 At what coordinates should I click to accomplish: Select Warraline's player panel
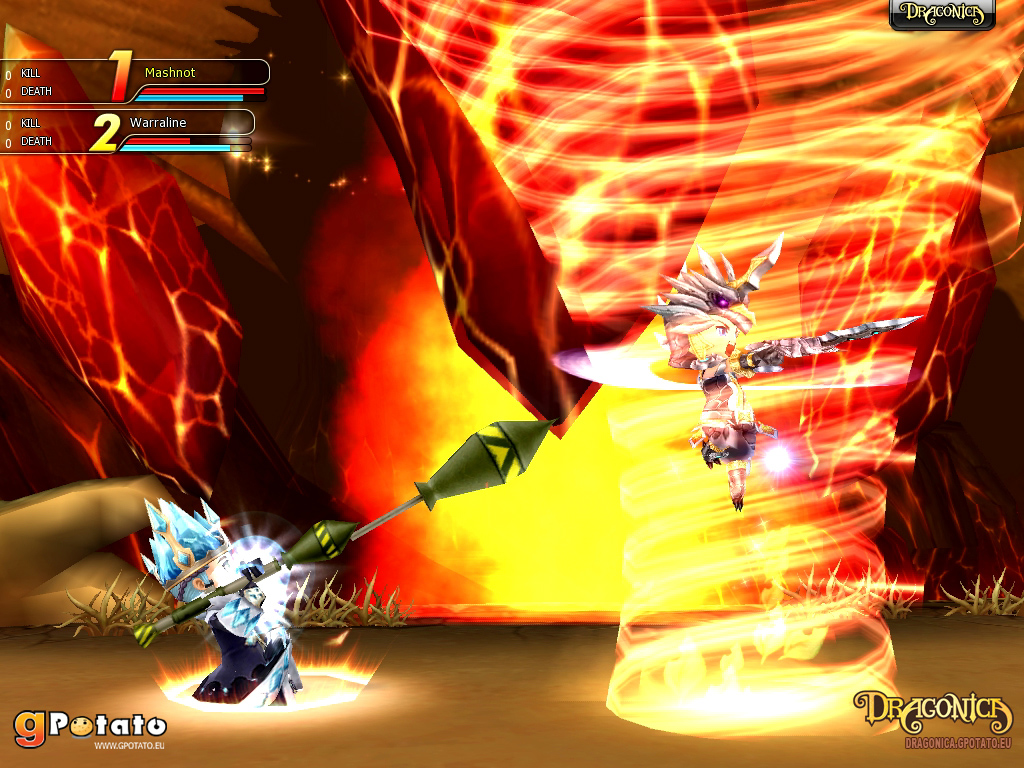(180, 130)
